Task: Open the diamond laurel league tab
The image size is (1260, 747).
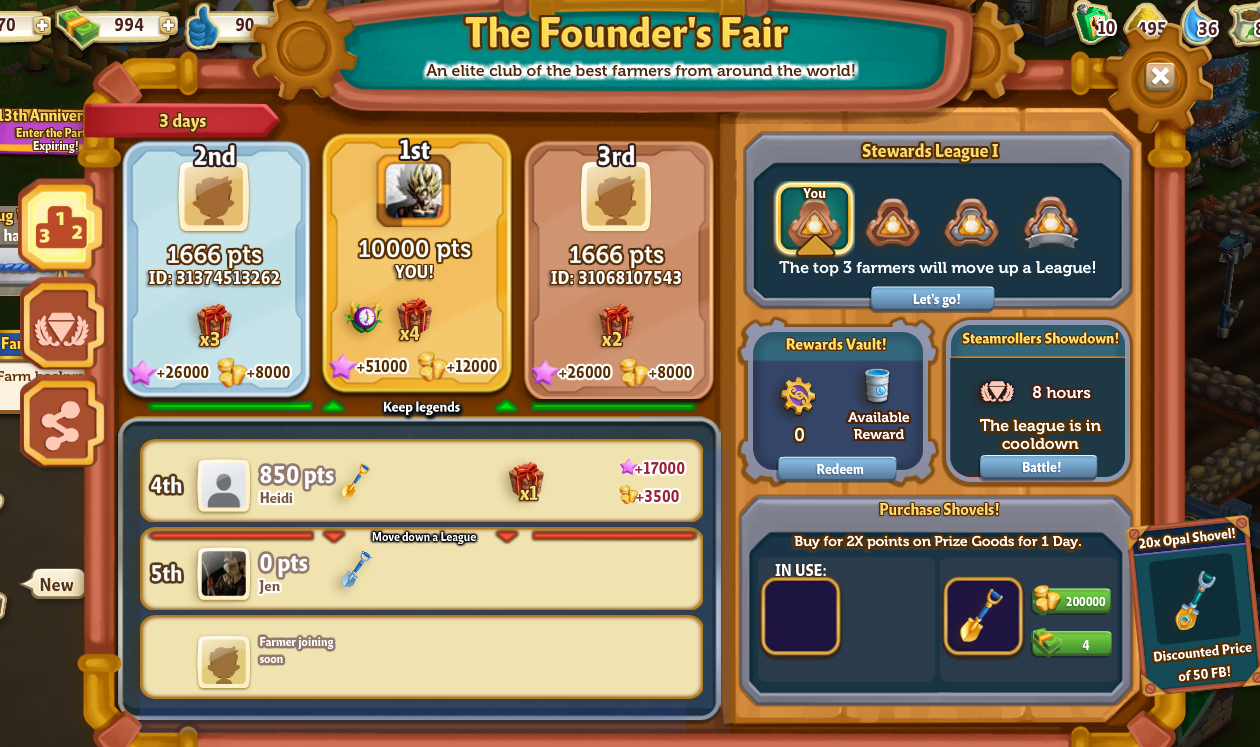Action: pos(61,326)
